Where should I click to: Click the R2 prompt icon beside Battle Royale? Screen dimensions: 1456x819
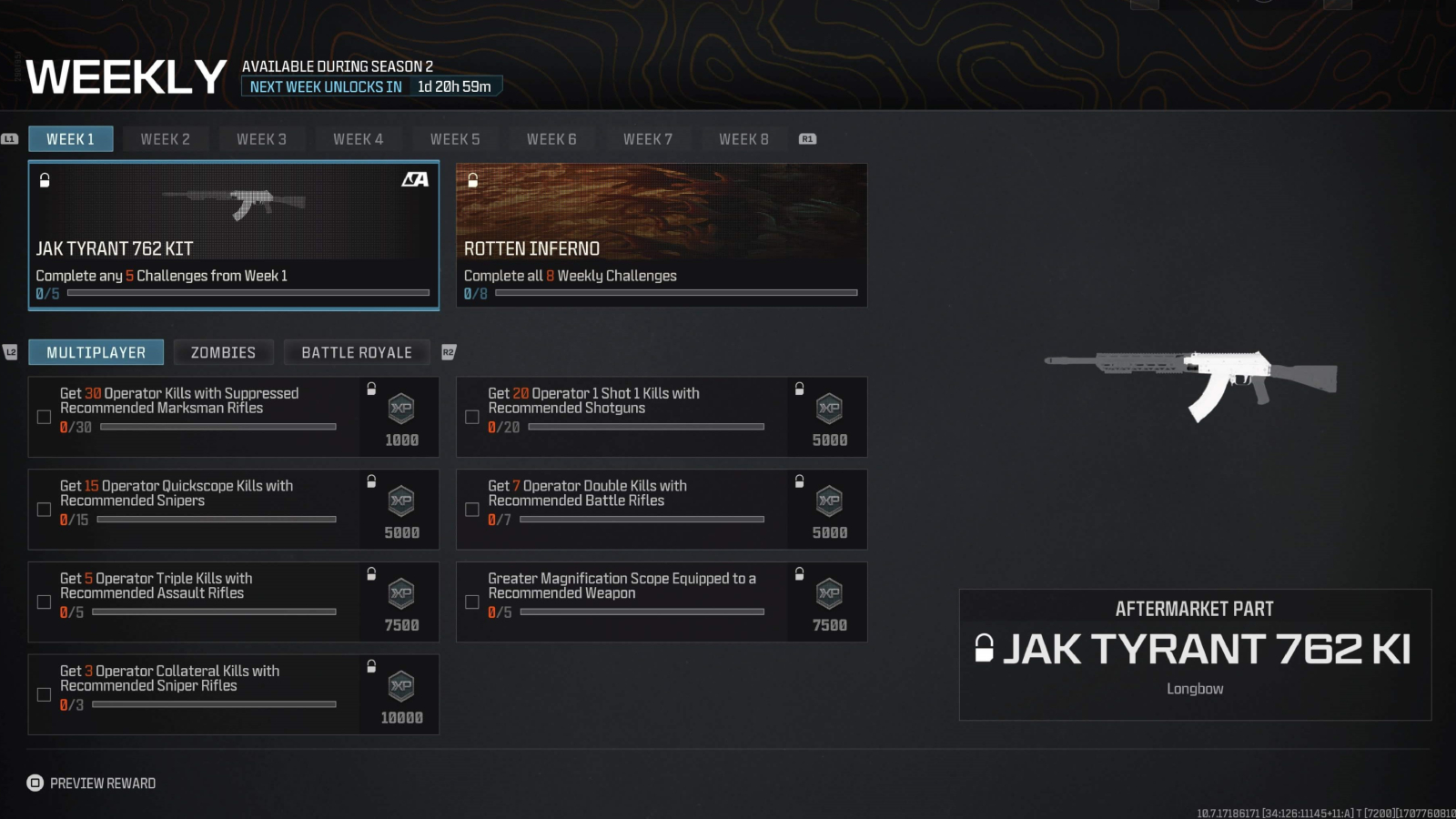pos(446,352)
